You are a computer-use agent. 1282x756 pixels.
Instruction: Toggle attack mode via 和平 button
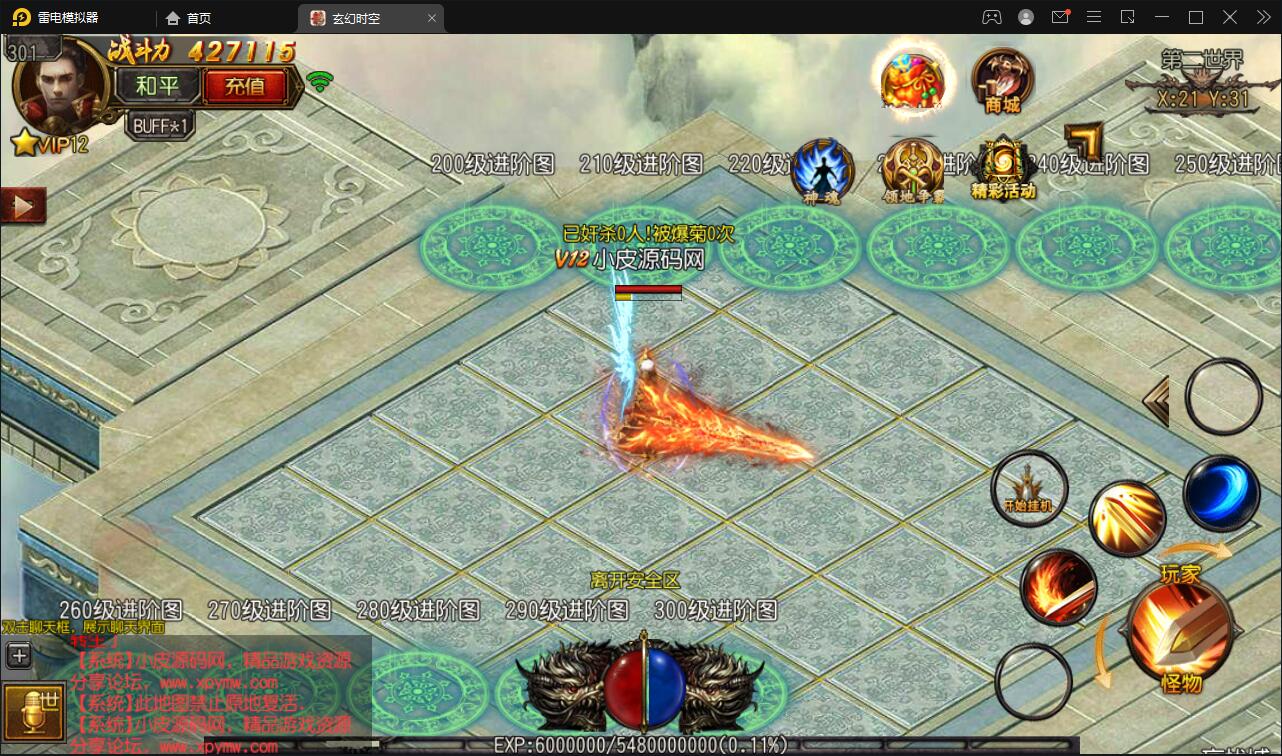[x=158, y=86]
